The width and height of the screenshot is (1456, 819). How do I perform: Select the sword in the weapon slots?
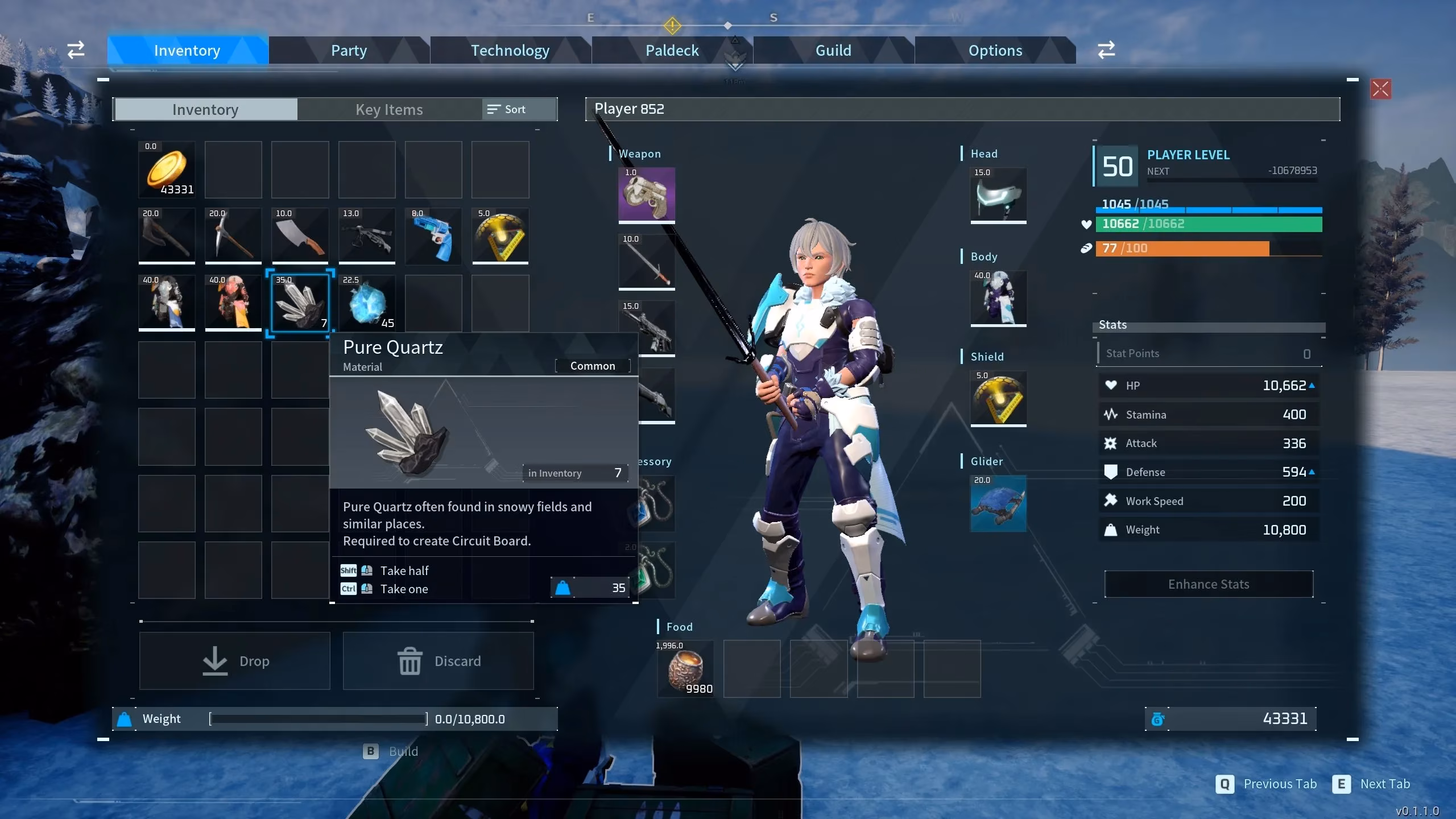pos(647,262)
